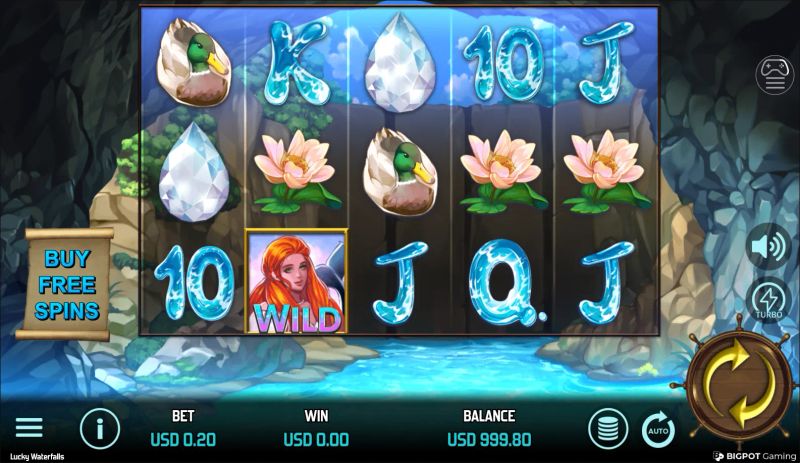Open the Buy Free Spins offer

(x=69, y=284)
